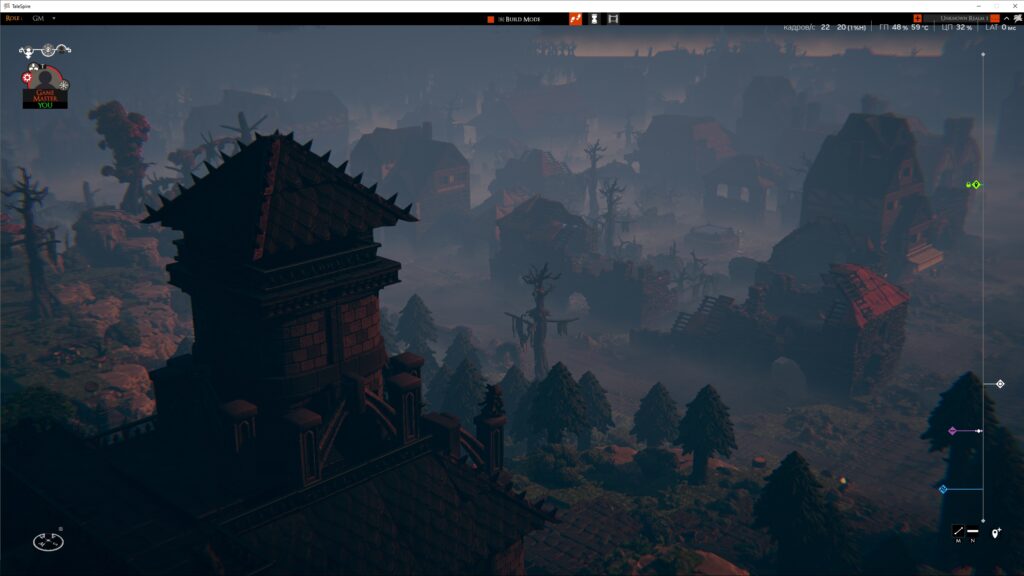Select the white crosshair marker on height bar

coord(999,384)
